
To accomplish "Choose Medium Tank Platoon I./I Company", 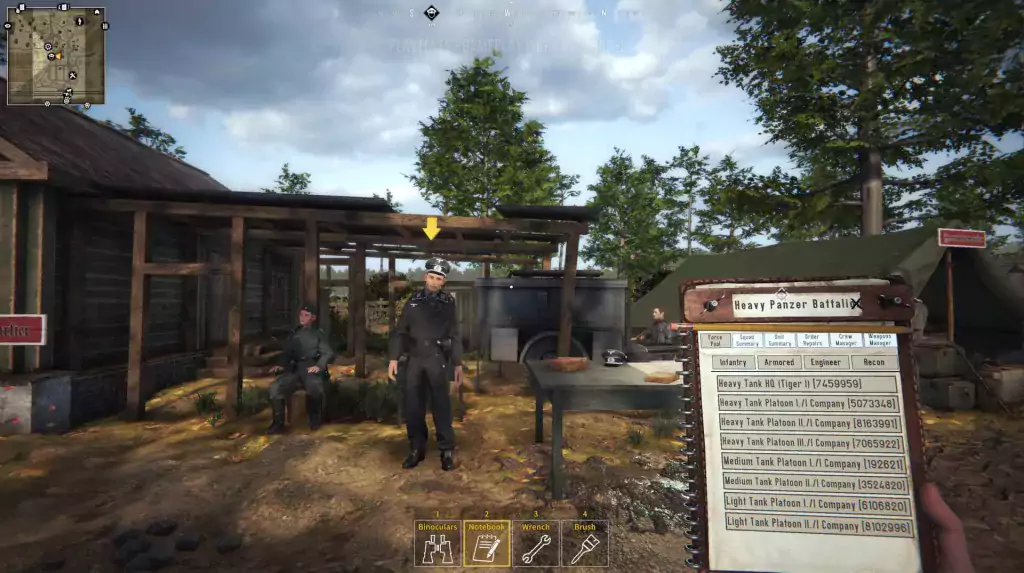I will point(814,463).
